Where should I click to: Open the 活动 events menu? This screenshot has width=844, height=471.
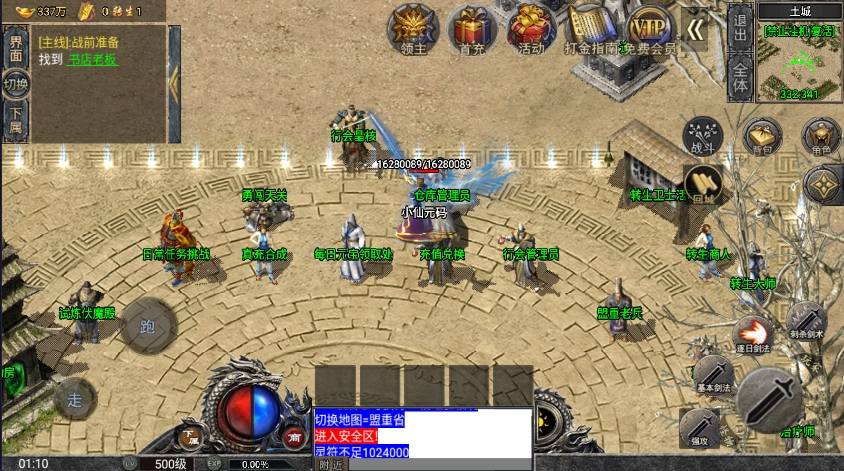coord(531,27)
